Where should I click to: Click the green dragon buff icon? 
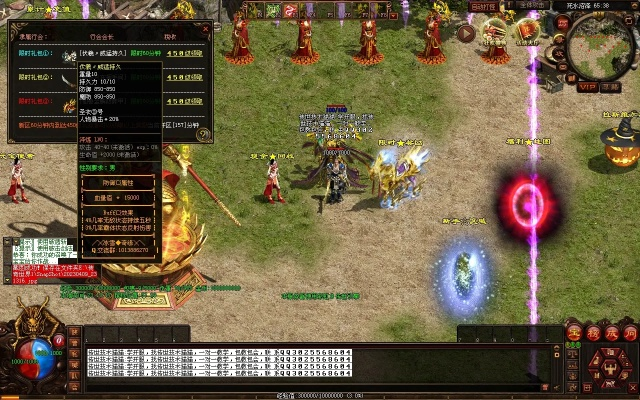[x=273, y=10]
